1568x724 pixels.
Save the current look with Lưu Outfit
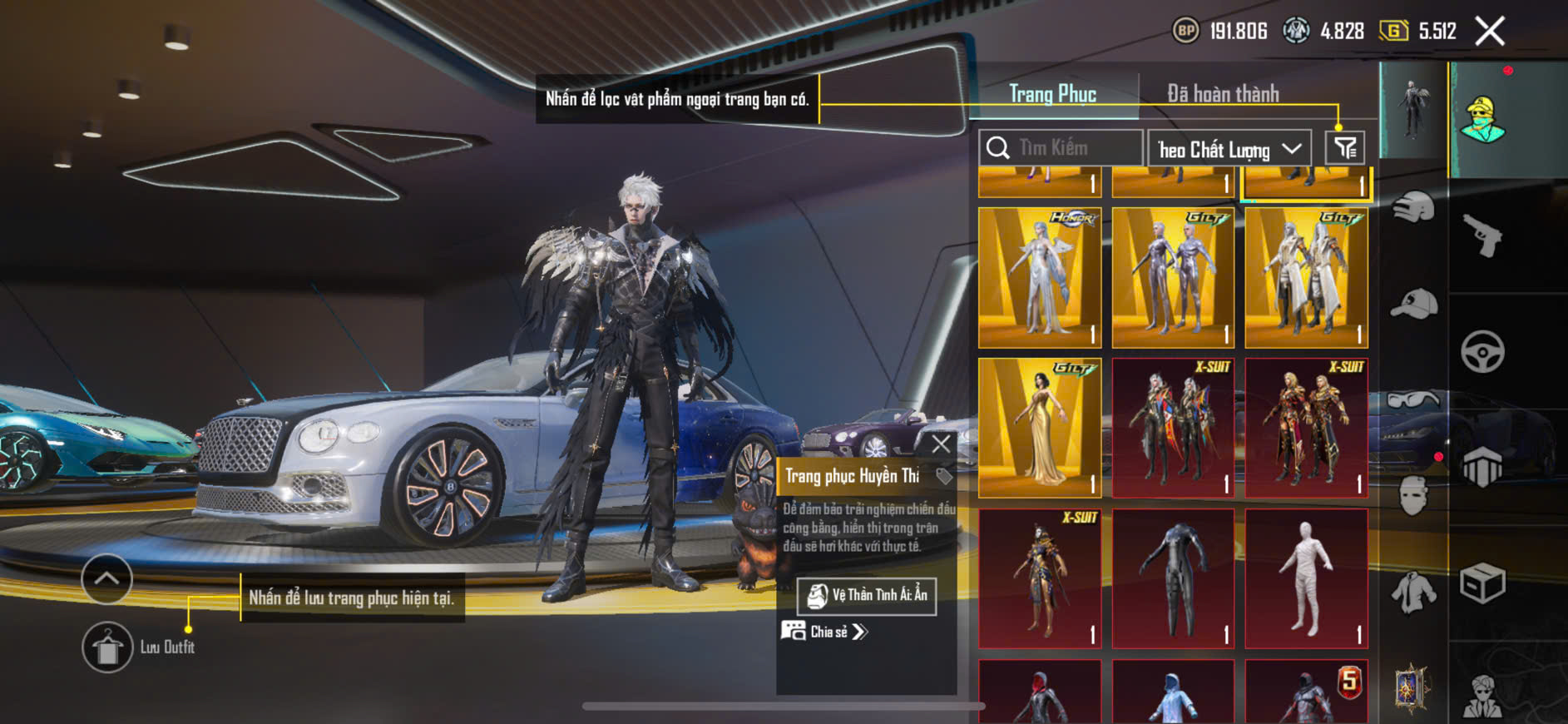coord(107,647)
